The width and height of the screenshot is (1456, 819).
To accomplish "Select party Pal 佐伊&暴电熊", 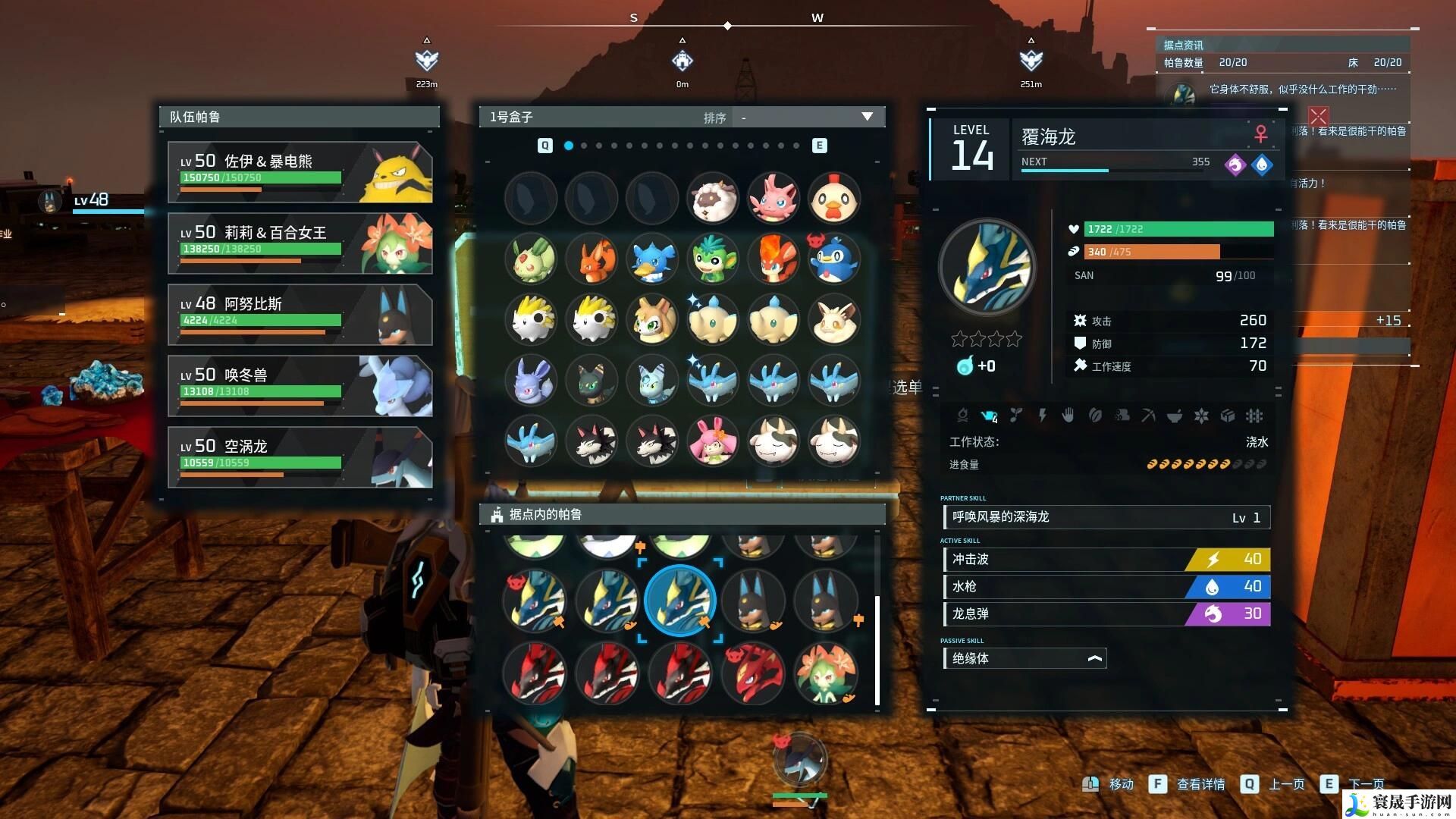I will click(300, 172).
